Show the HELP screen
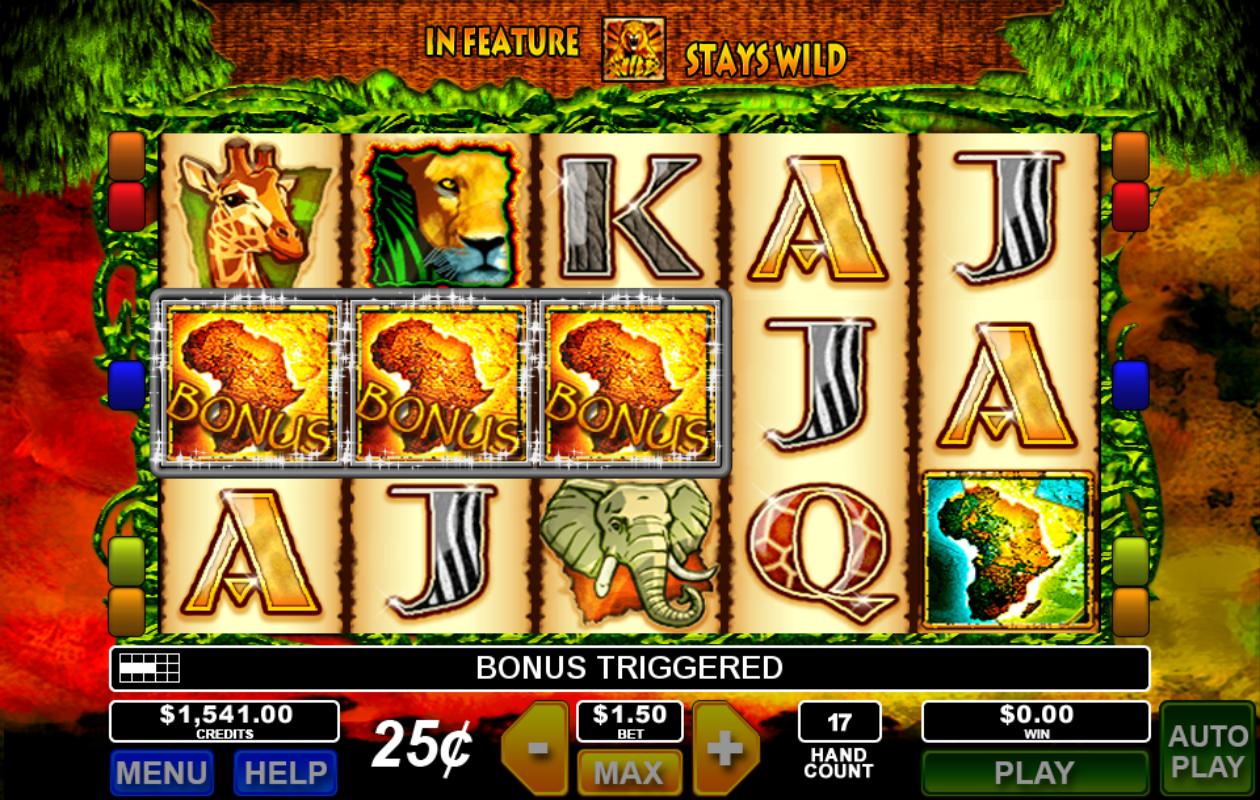This screenshot has height=800, width=1260. (285, 772)
